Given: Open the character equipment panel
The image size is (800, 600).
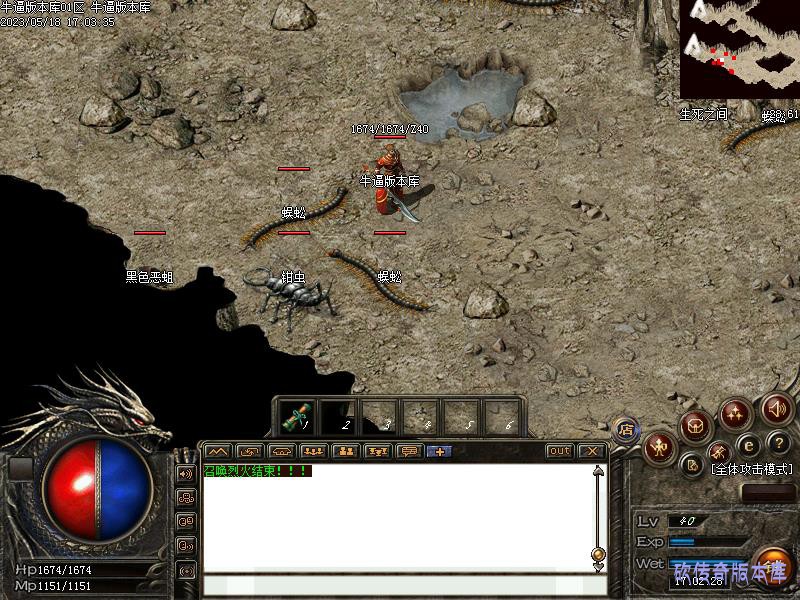Looking at the screenshot, I should coord(659,448).
